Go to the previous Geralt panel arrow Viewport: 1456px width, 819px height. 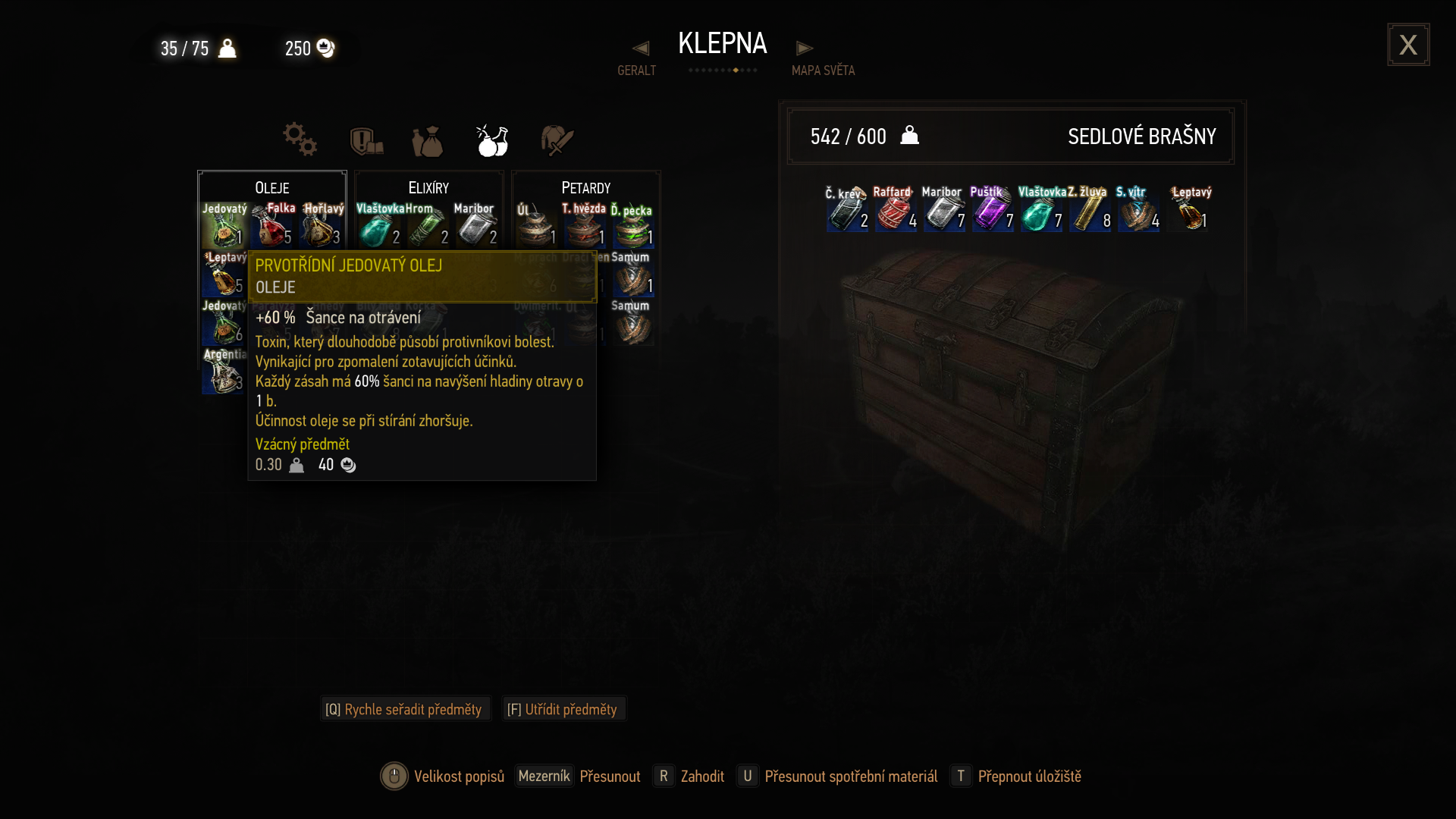tap(641, 49)
